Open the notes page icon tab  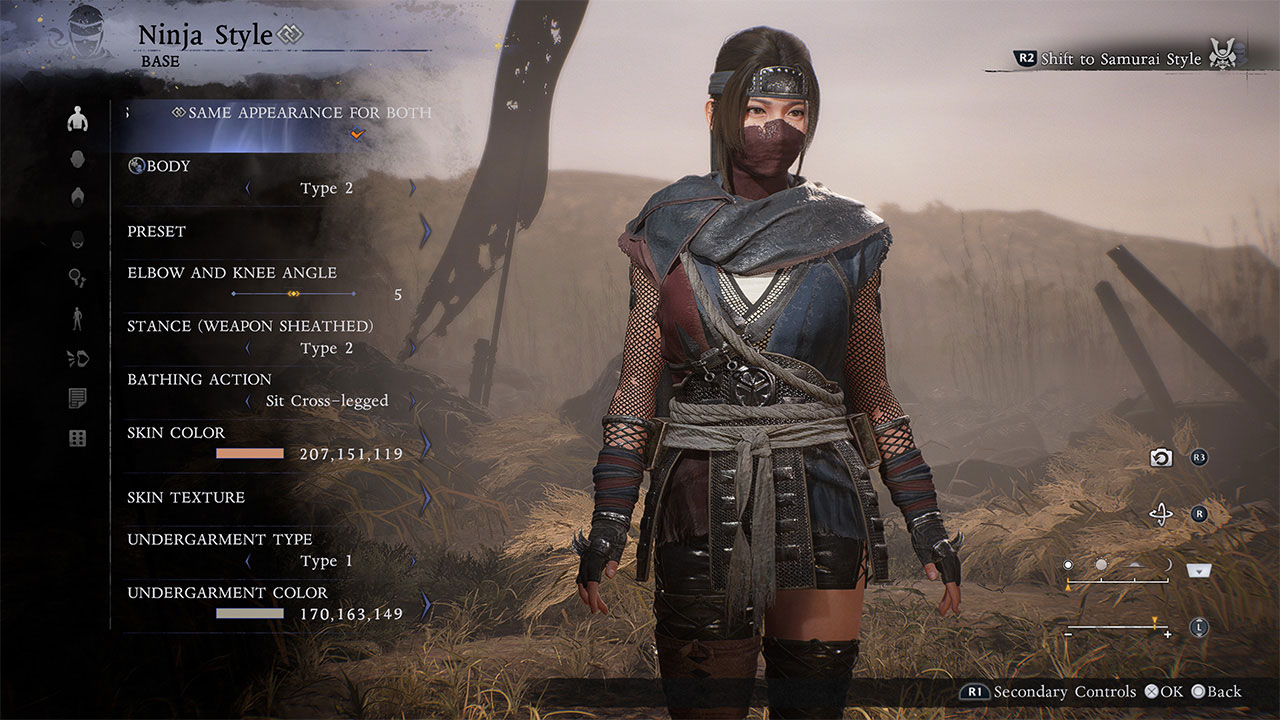tap(78, 399)
